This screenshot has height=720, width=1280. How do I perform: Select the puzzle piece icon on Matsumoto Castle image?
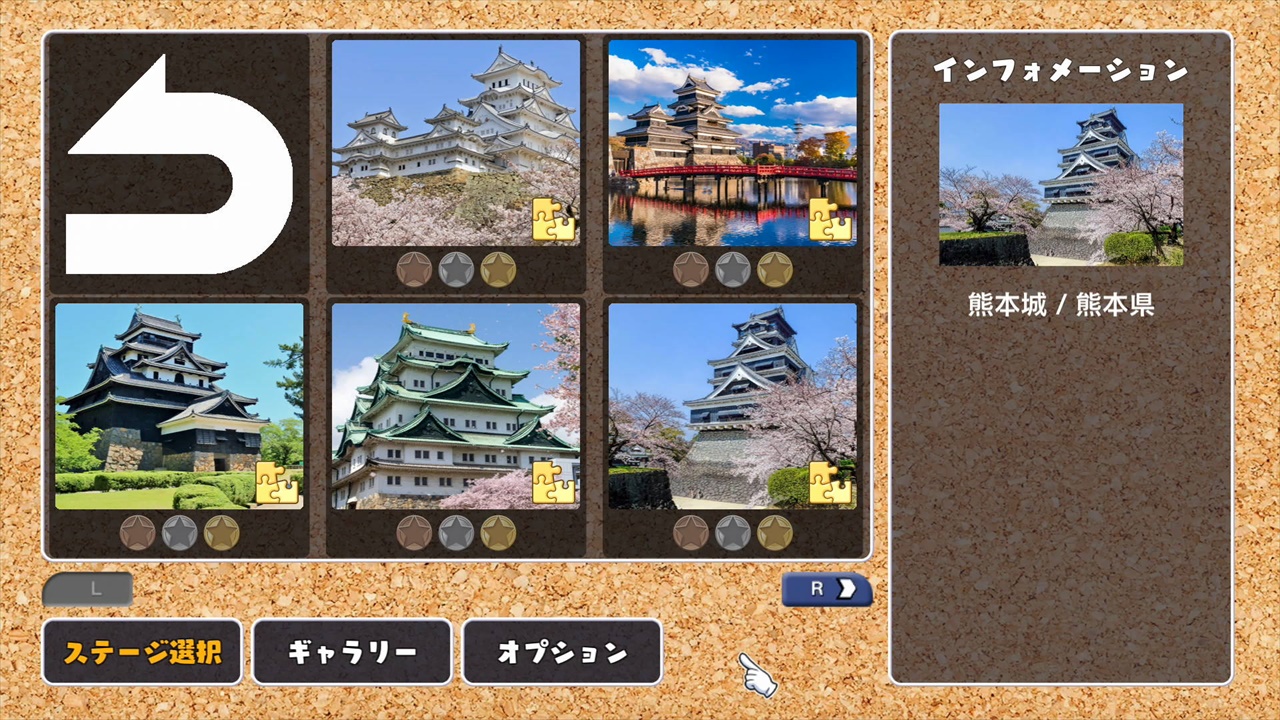831,222
